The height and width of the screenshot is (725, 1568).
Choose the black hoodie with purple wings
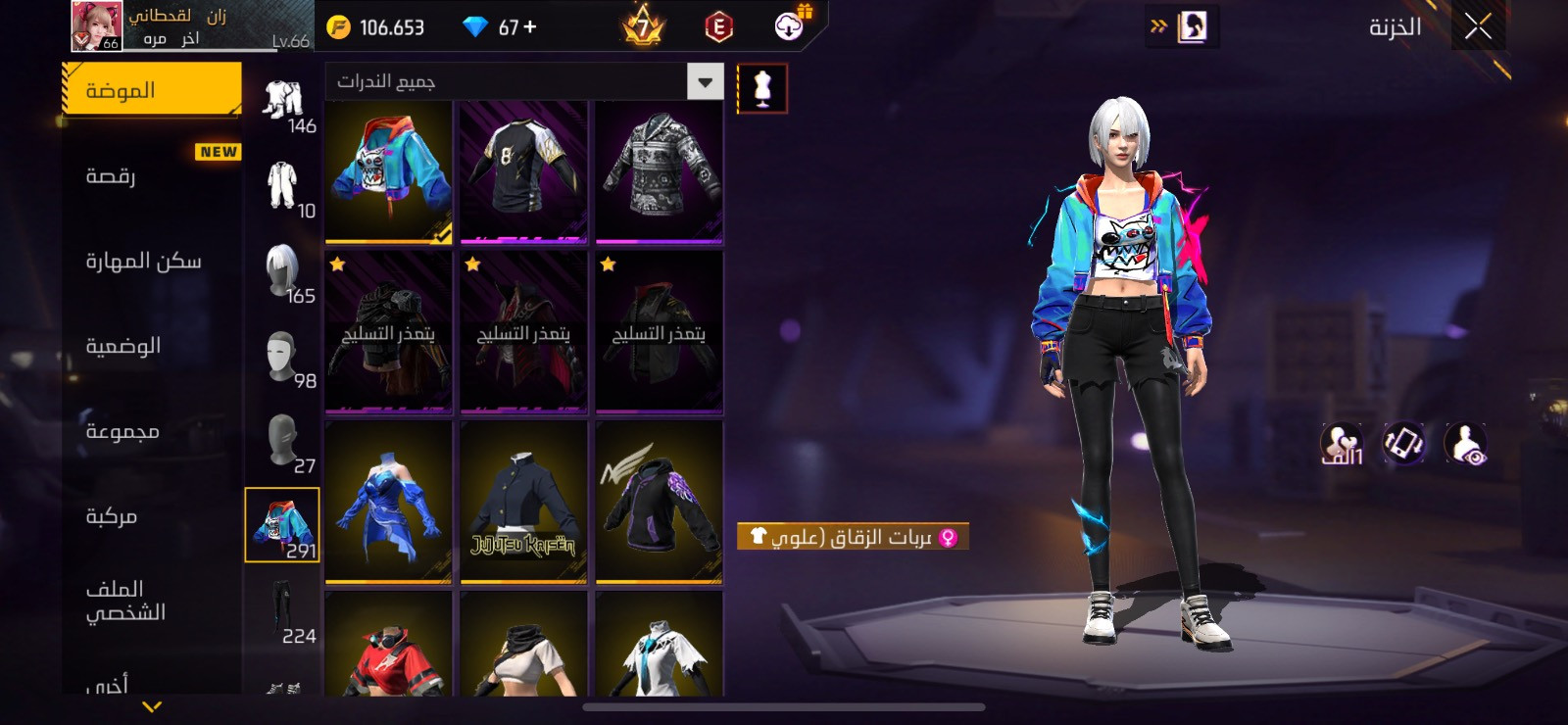click(659, 504)
